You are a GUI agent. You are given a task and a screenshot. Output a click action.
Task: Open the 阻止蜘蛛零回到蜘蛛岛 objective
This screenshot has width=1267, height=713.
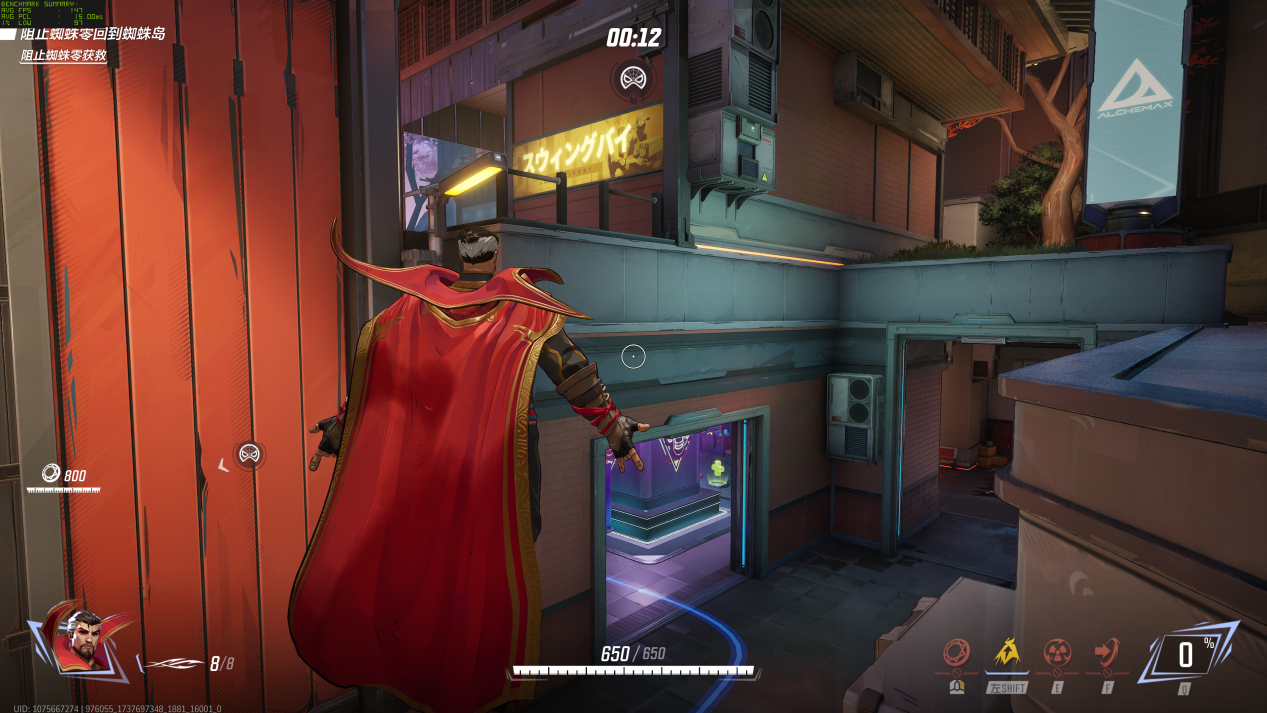point(92,34)
